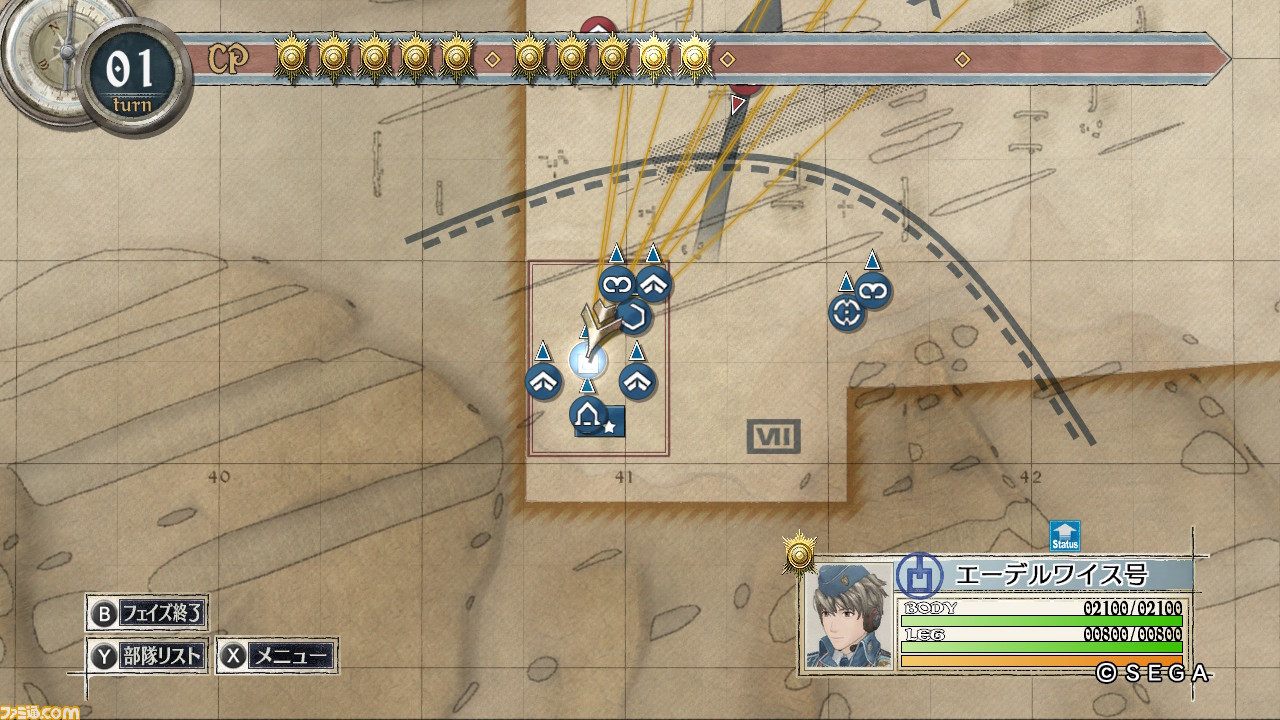Select the double-chevron unit left of the tank
Viewport: 1280px width, 720px height.
tap(543, 381)
